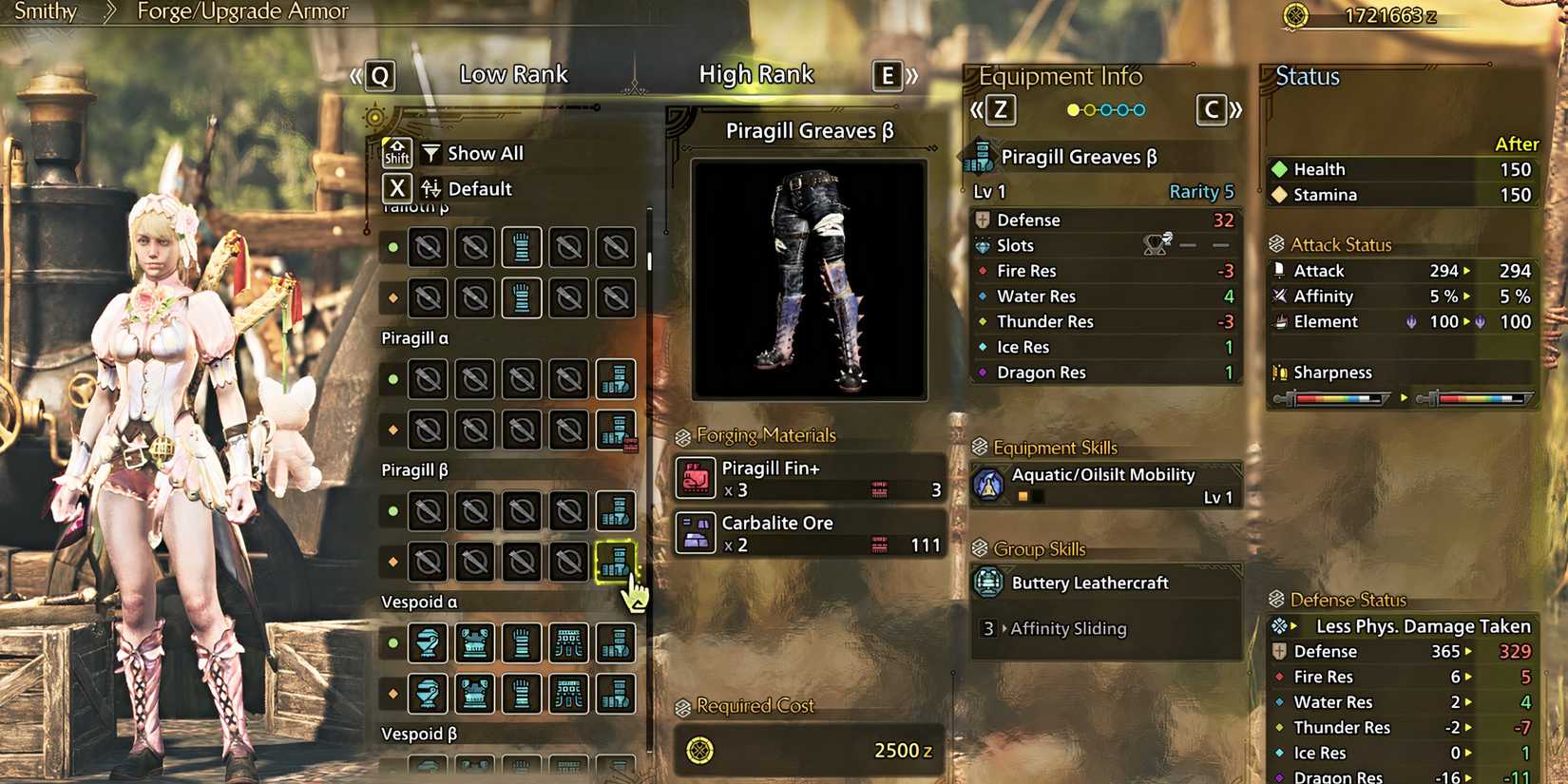The height and width of the screenshot is (784, 1568).
Task: Click the Q arrow beside Low Rank
Action: coord(379,75)
